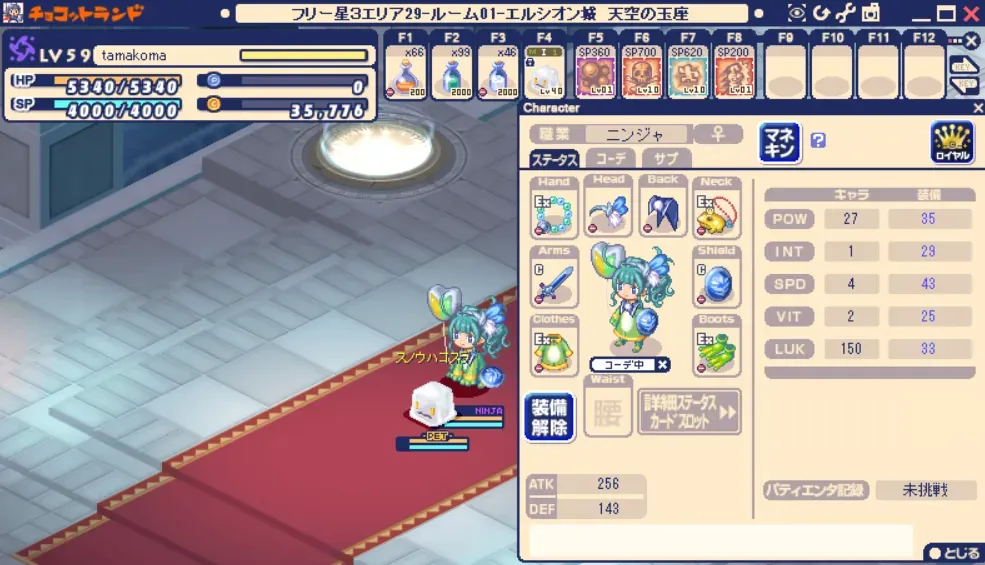Open 詳細ステータス カードスロット details

690,412
